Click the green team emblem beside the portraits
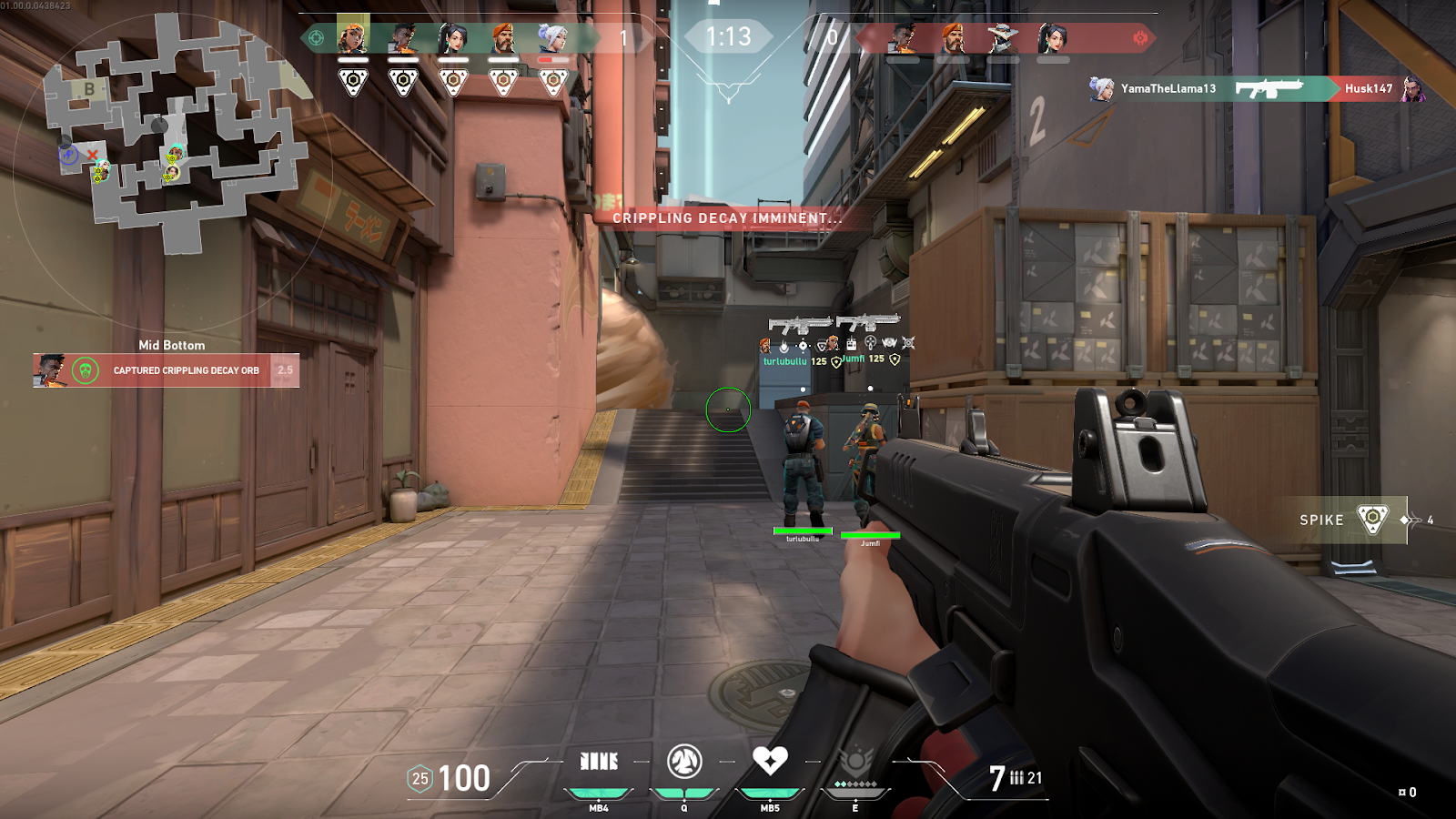This screenshot has height=819, width=1456. click(x=316, y=38)
